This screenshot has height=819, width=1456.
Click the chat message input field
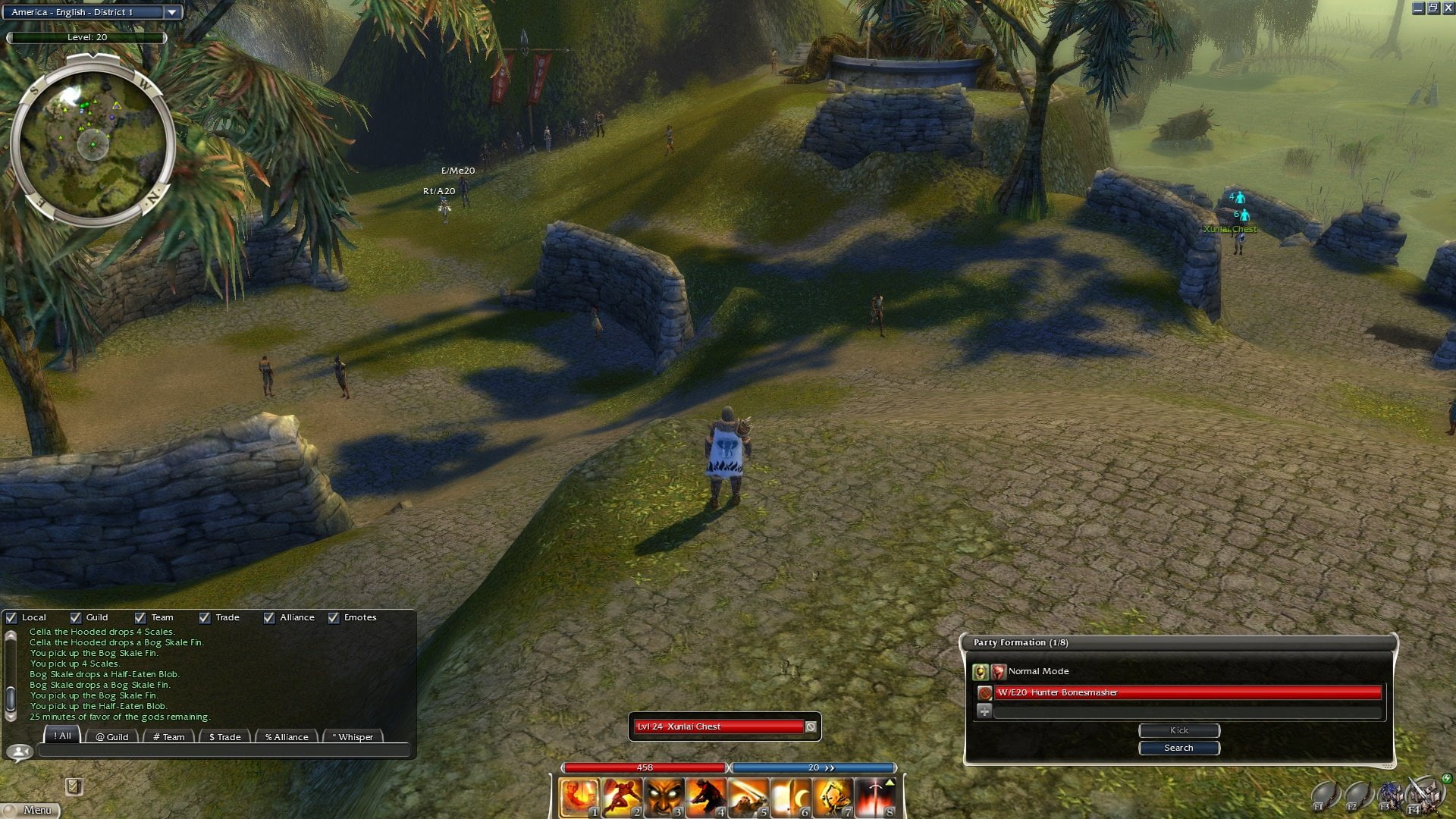pyautogui.click(x=224, y=751)
